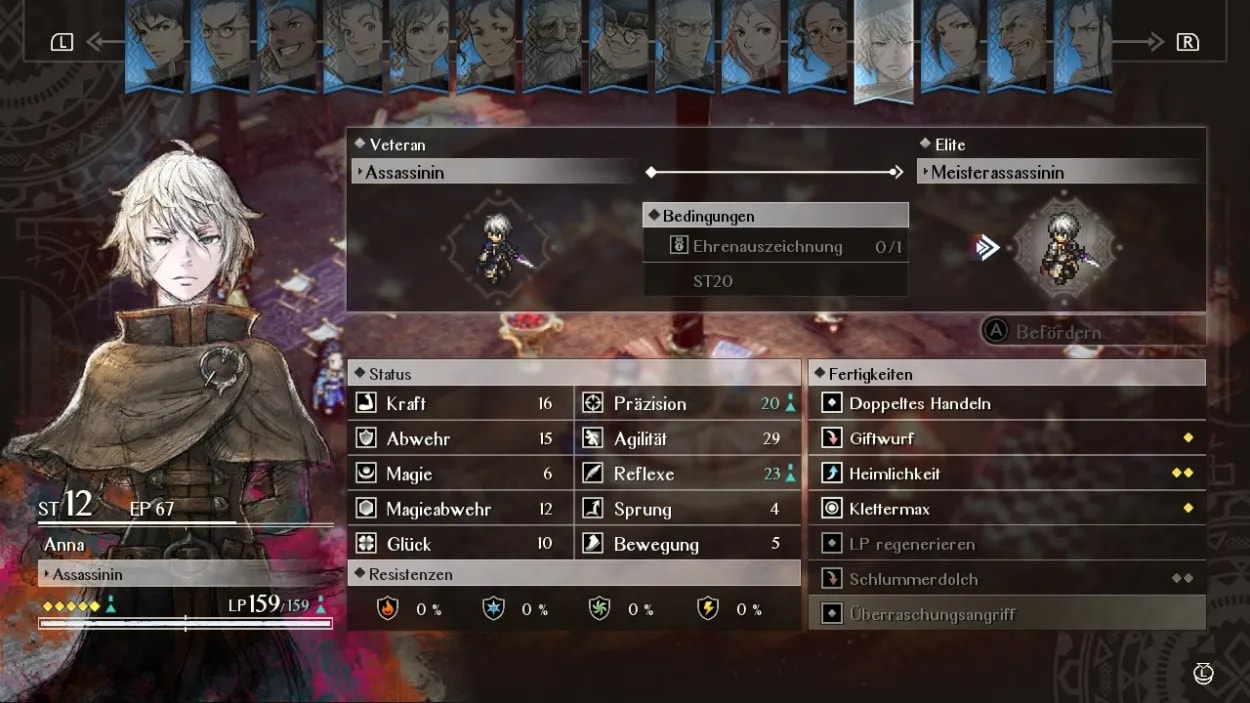
Task: Select the grinning dark-skinned character wearing a bandana
Action: pyautogui.click(x=287, y=45)
